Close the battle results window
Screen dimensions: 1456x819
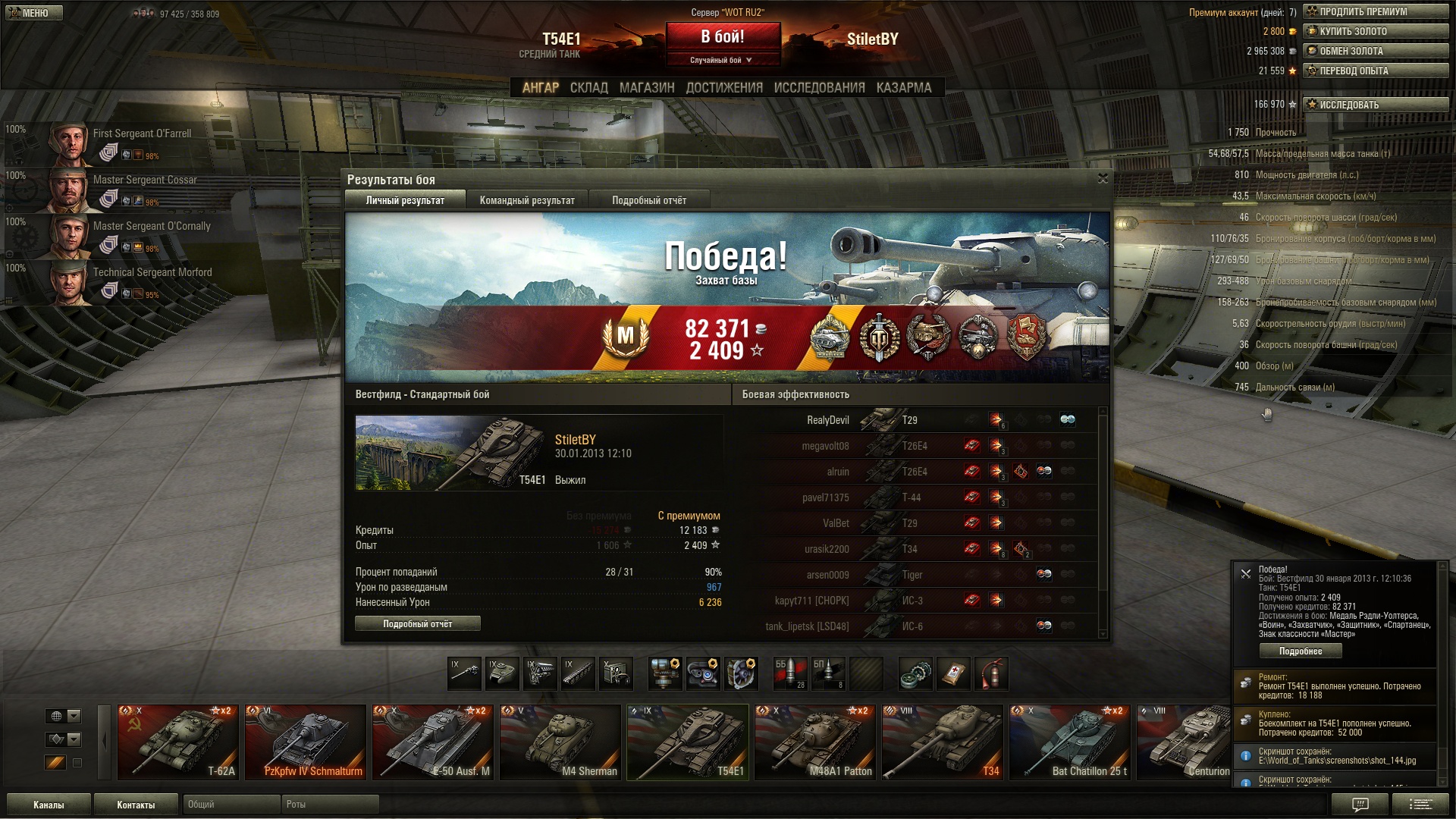[1103, 178]
